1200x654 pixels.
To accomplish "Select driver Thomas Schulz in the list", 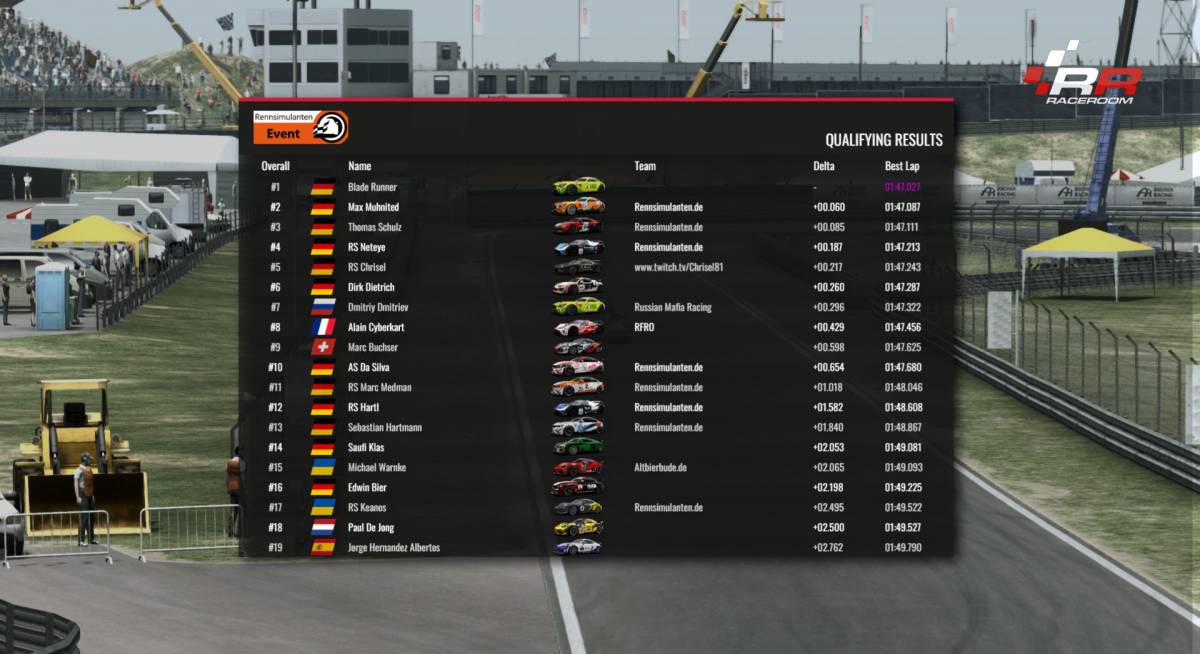I will tap(374, 227).
